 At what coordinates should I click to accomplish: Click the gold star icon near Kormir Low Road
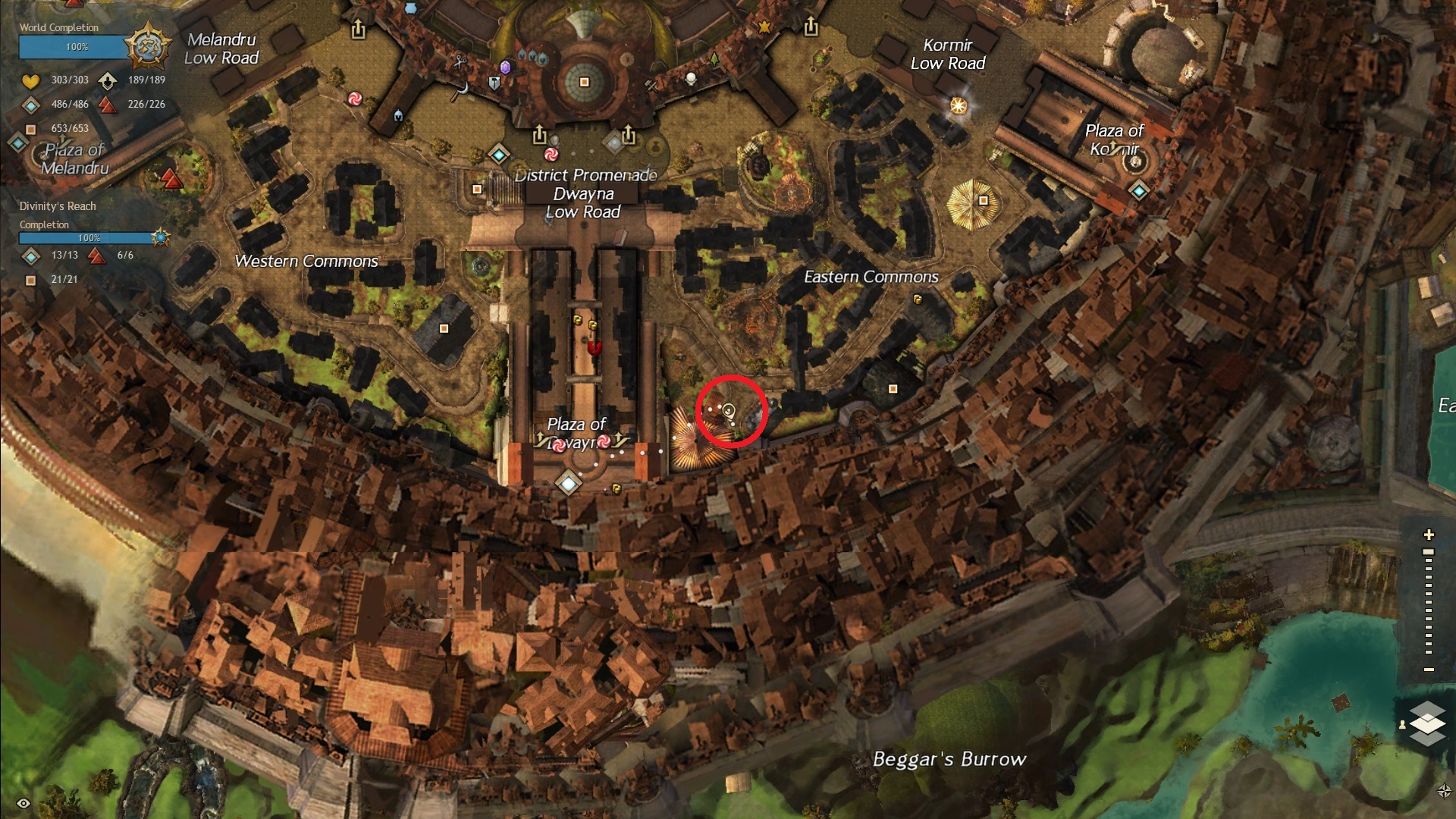pyautogui.click(x=764, y=27)
